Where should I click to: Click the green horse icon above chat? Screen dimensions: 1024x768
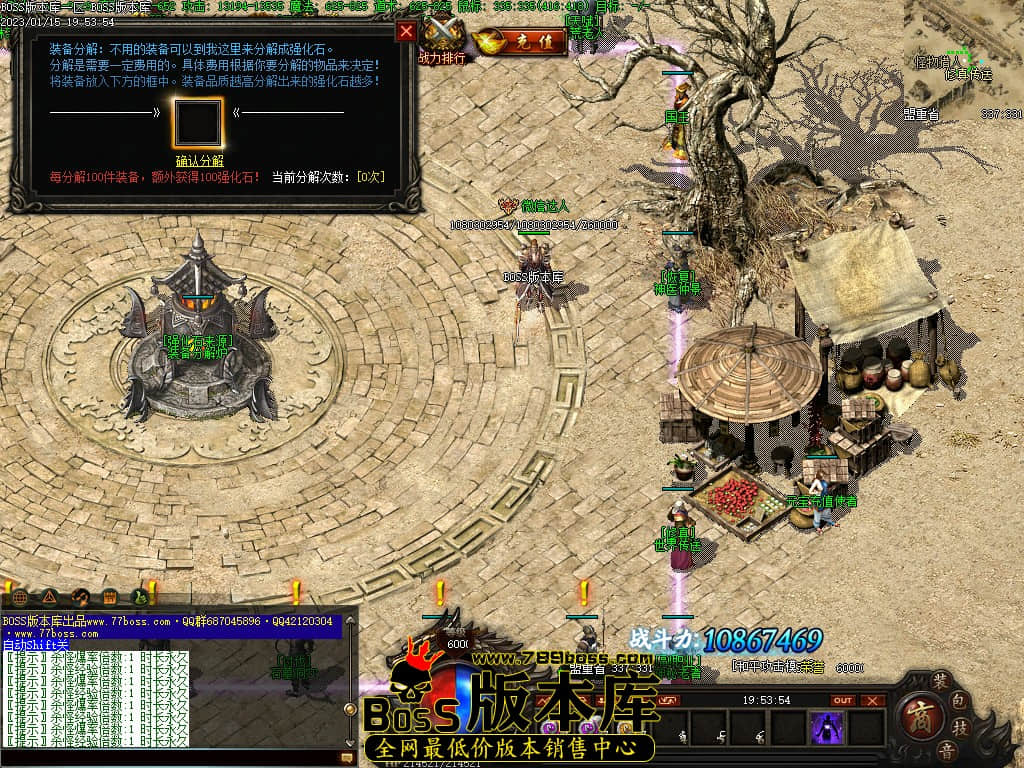pos(140,598)
